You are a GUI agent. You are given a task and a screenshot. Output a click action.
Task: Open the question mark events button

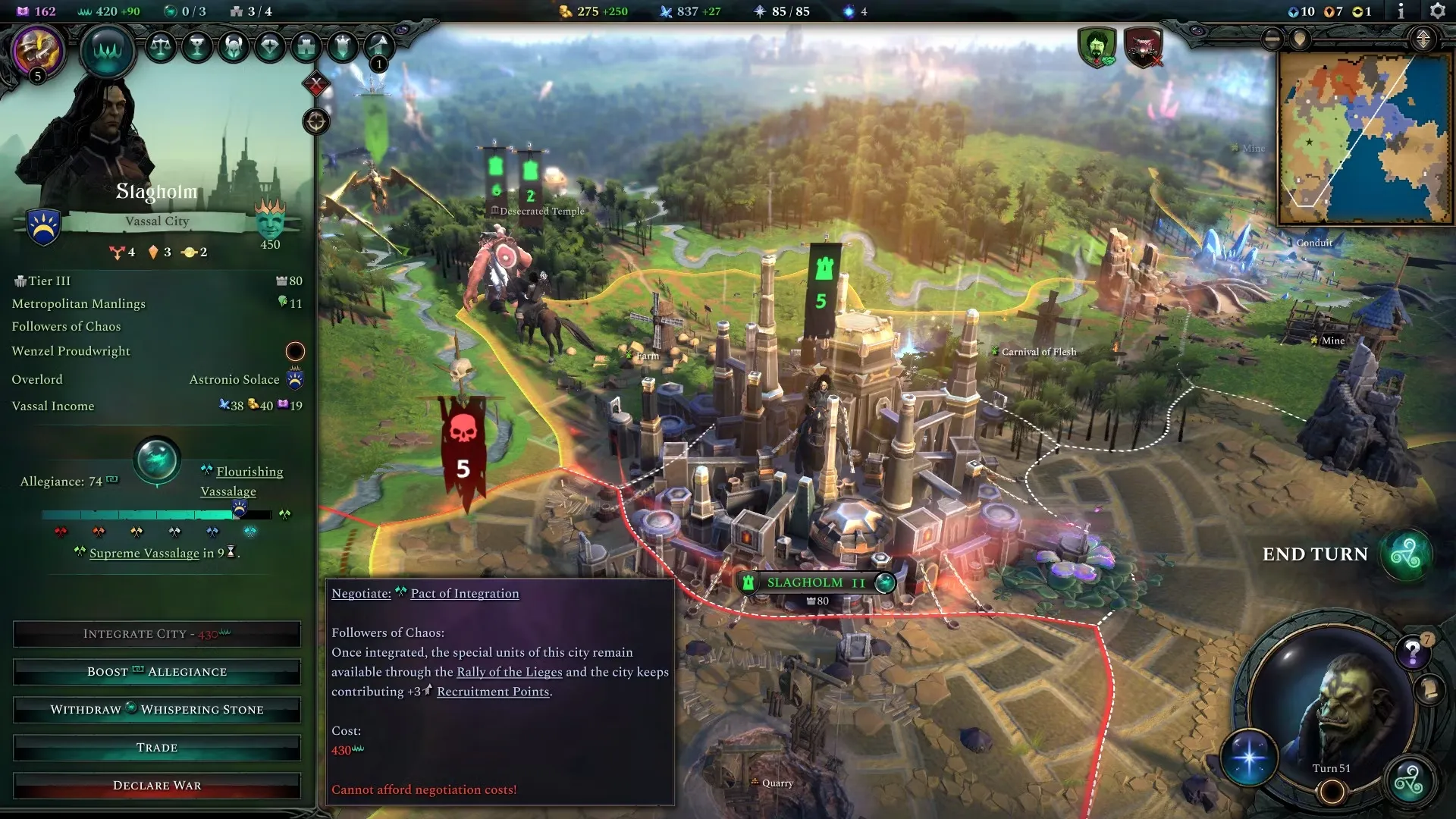pos(1412,651)
